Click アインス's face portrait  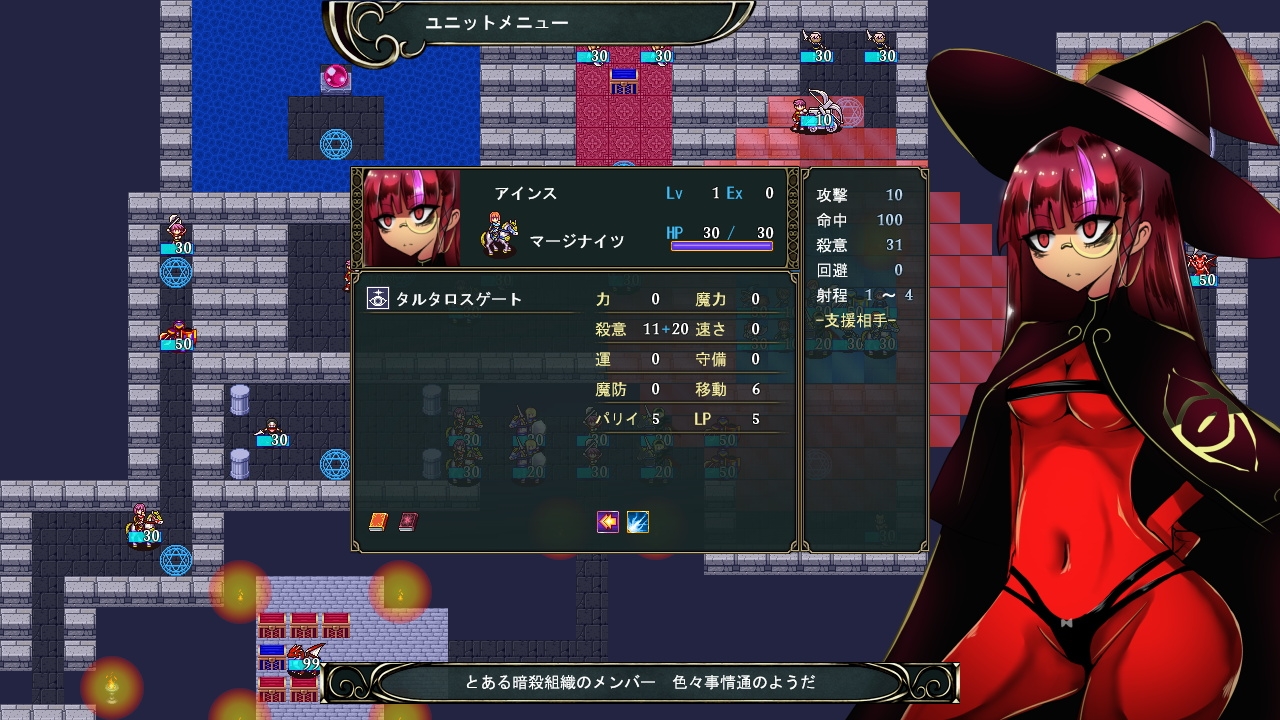pos(412,217)
